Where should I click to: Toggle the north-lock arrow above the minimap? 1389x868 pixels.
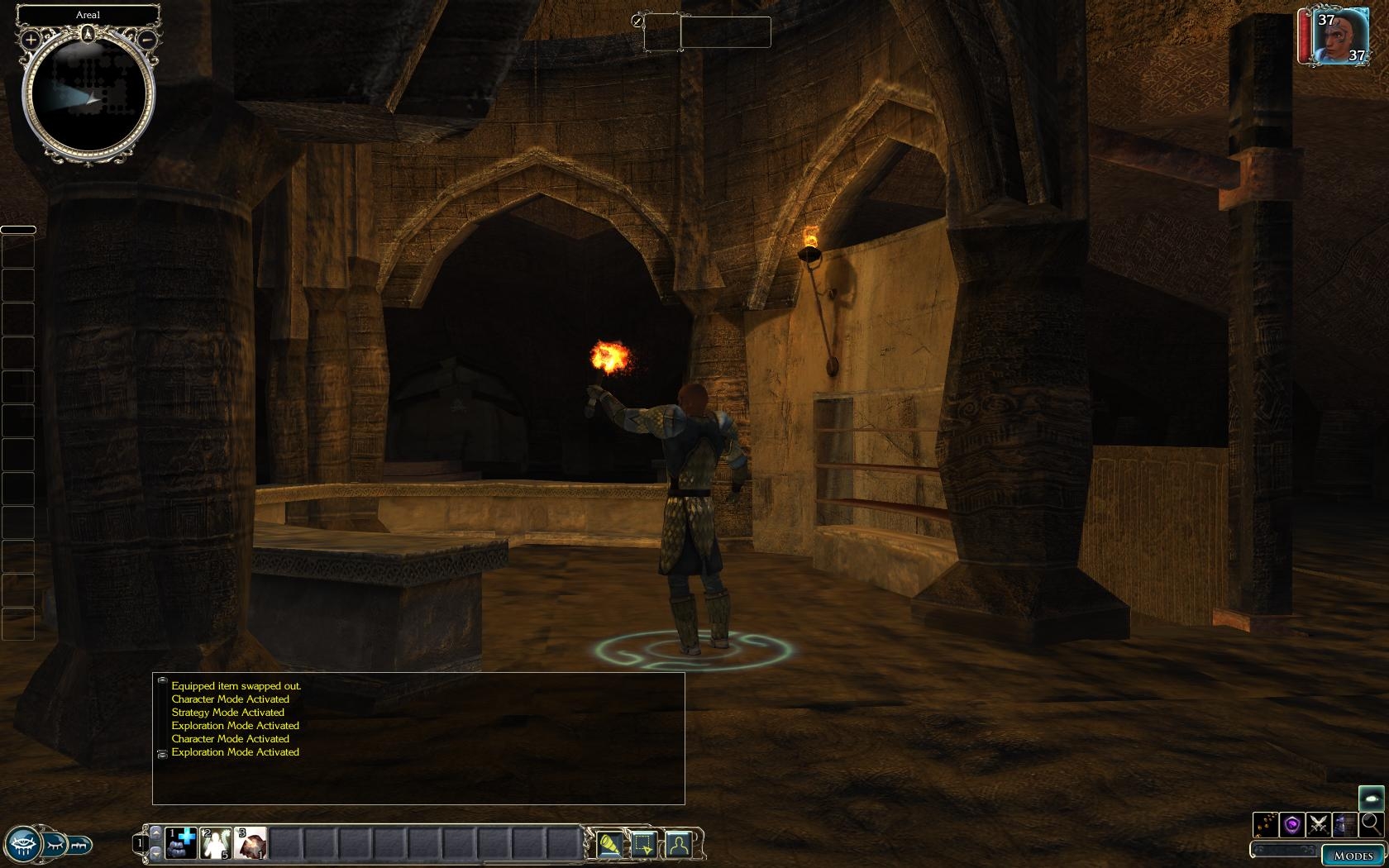click(x=88, y=34)
